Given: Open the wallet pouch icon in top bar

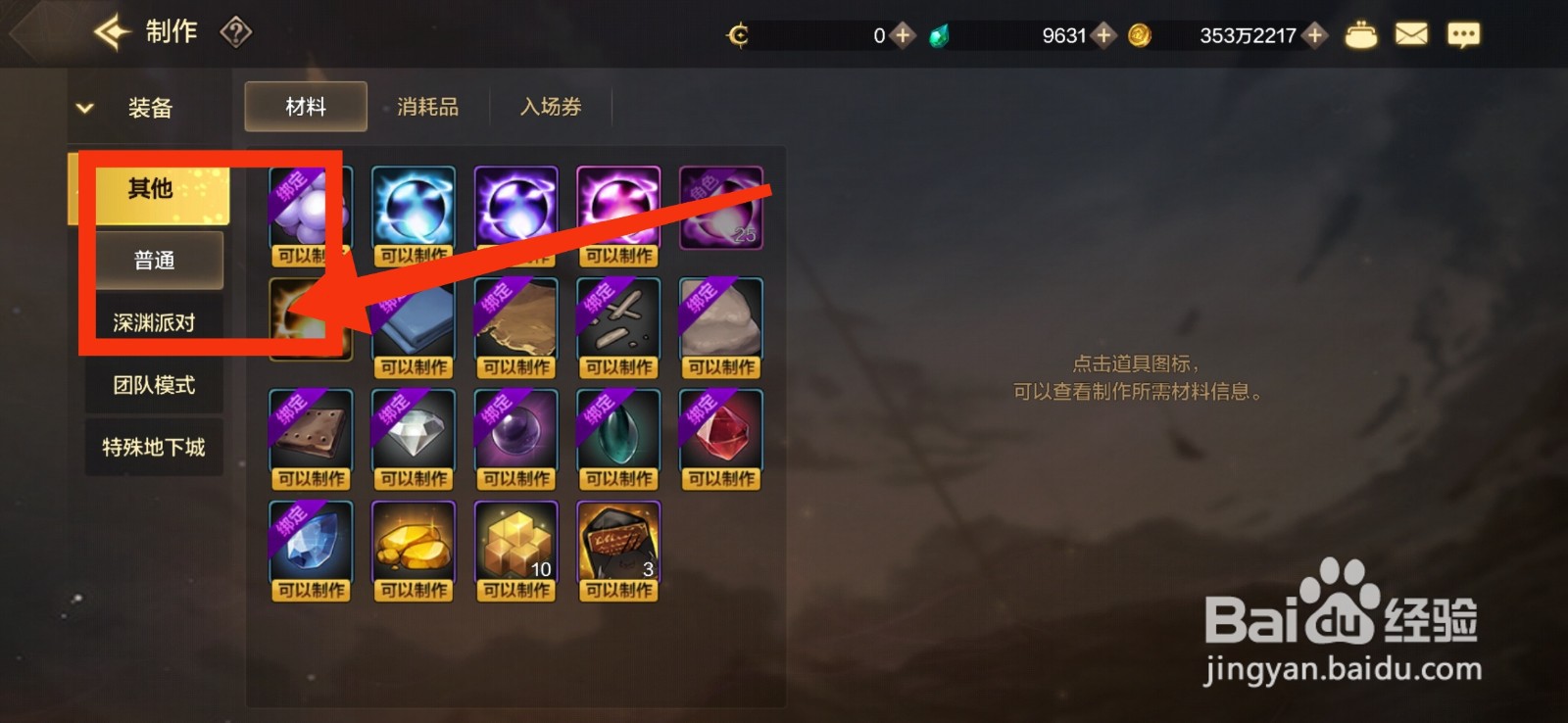Looking at the screenshot, I should tap(1362, 32).
